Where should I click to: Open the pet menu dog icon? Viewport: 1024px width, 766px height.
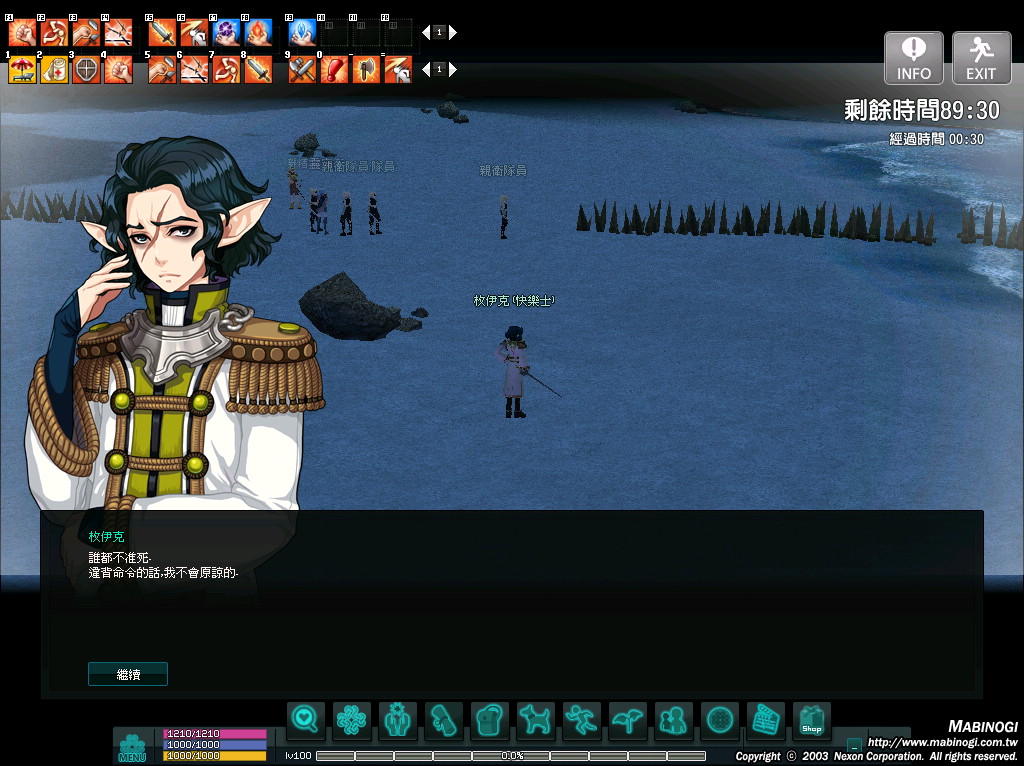click(536, 719)
